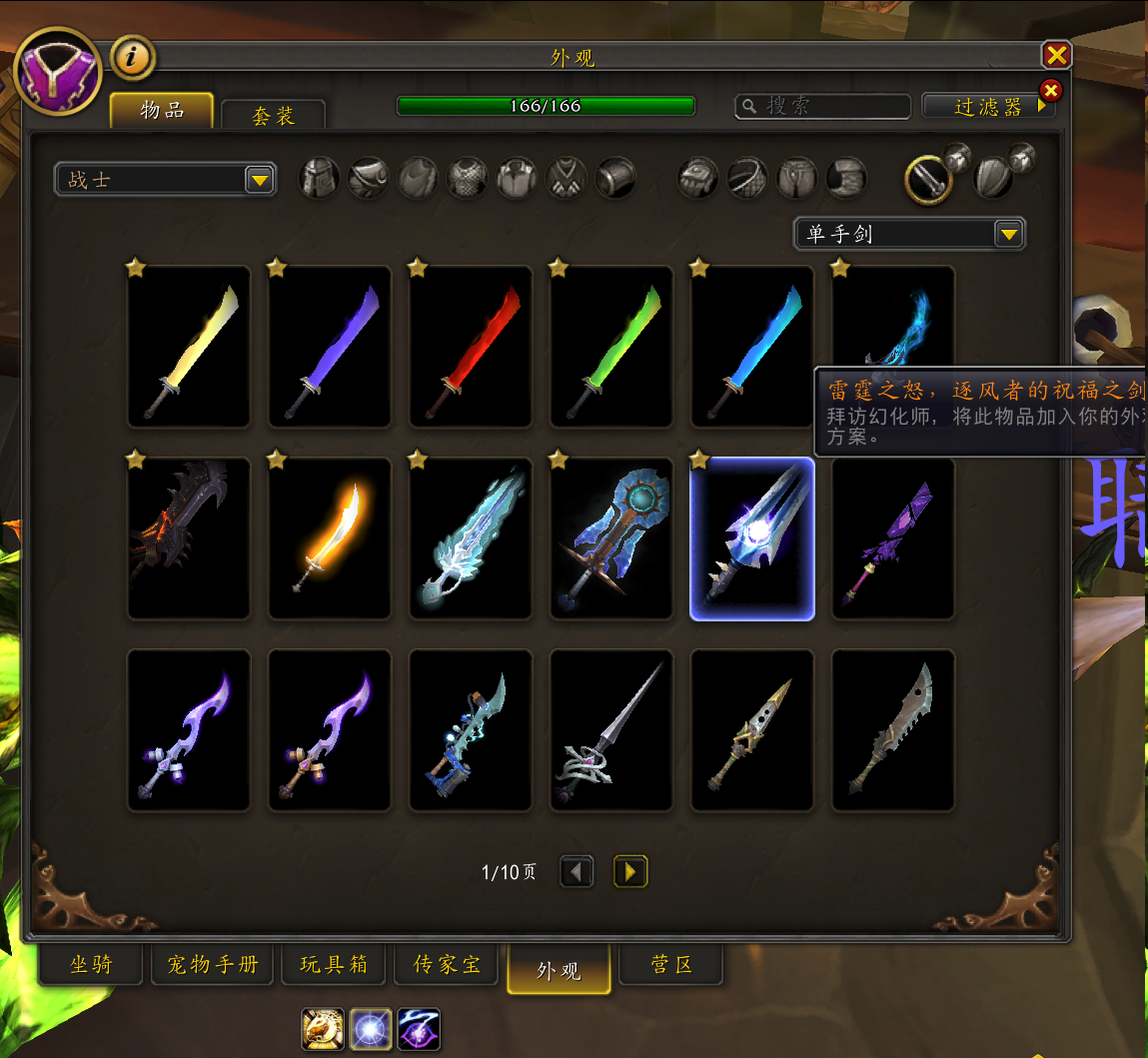Switch to the 营区 campsite tab
The width and height of the screenshot is (1148, 1058).
671,965
